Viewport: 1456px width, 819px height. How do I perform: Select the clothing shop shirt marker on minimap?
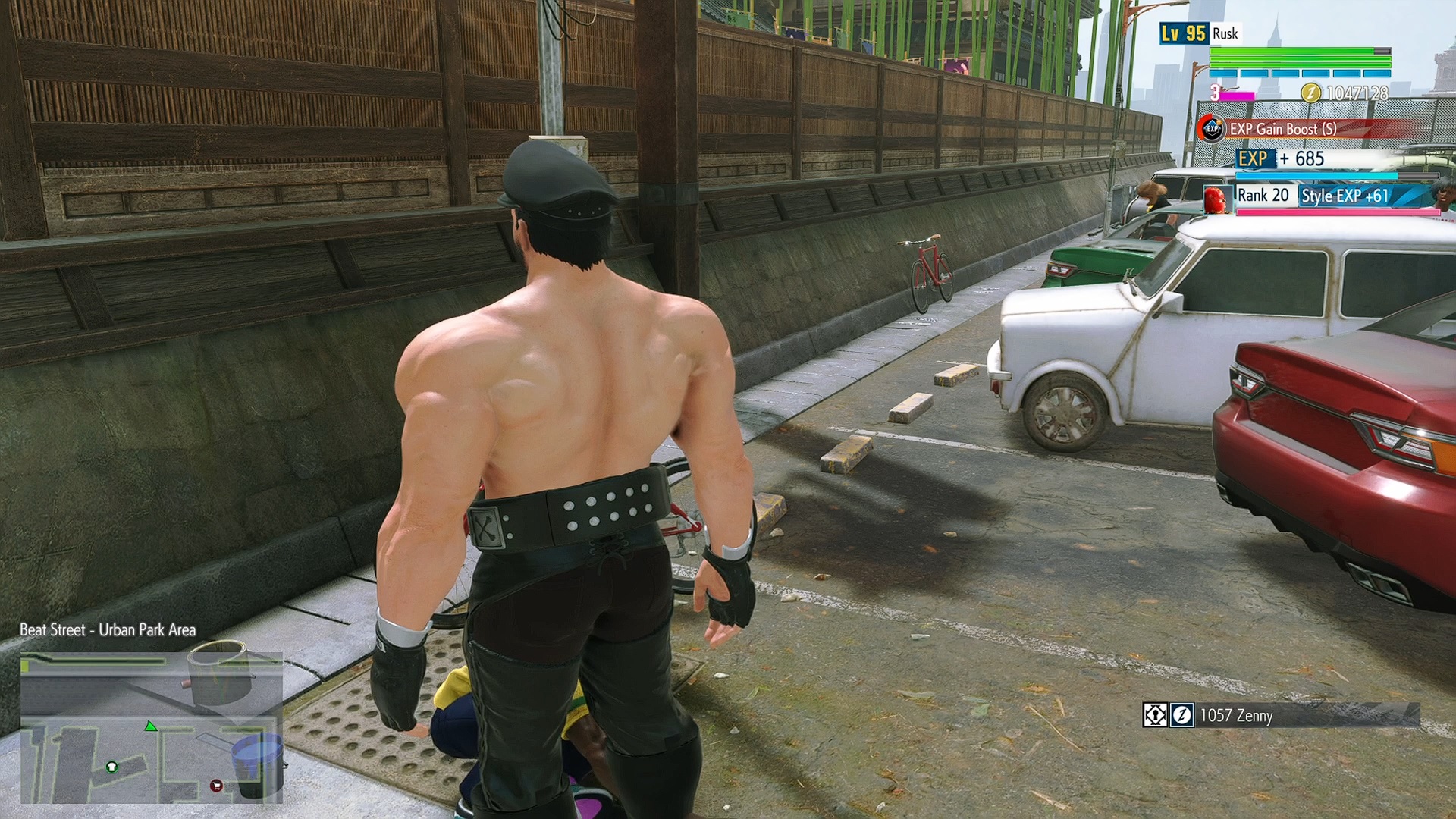pyautogui.click(x=111, y=767)
